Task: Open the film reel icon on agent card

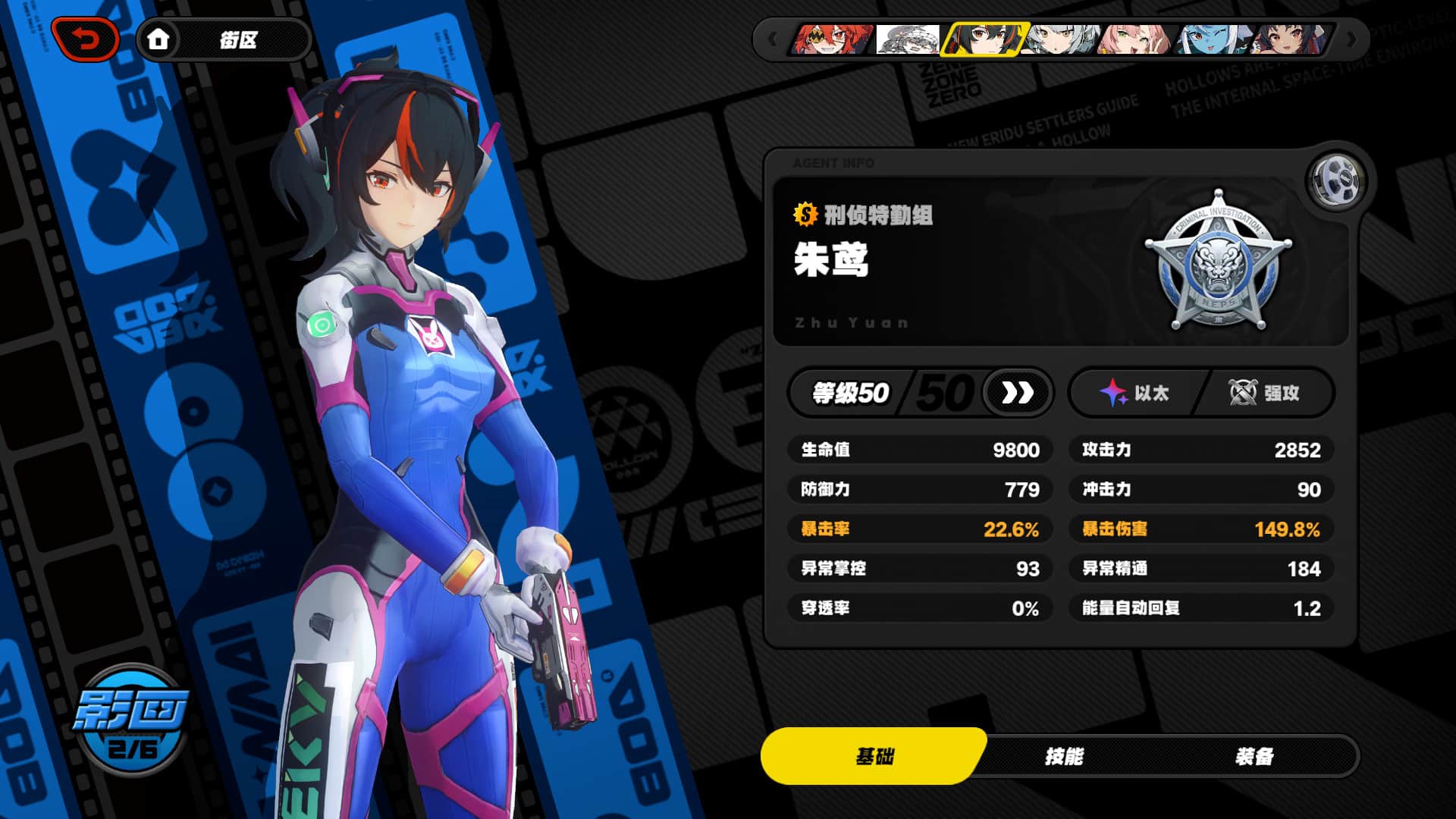Action: click(1335, 180)
